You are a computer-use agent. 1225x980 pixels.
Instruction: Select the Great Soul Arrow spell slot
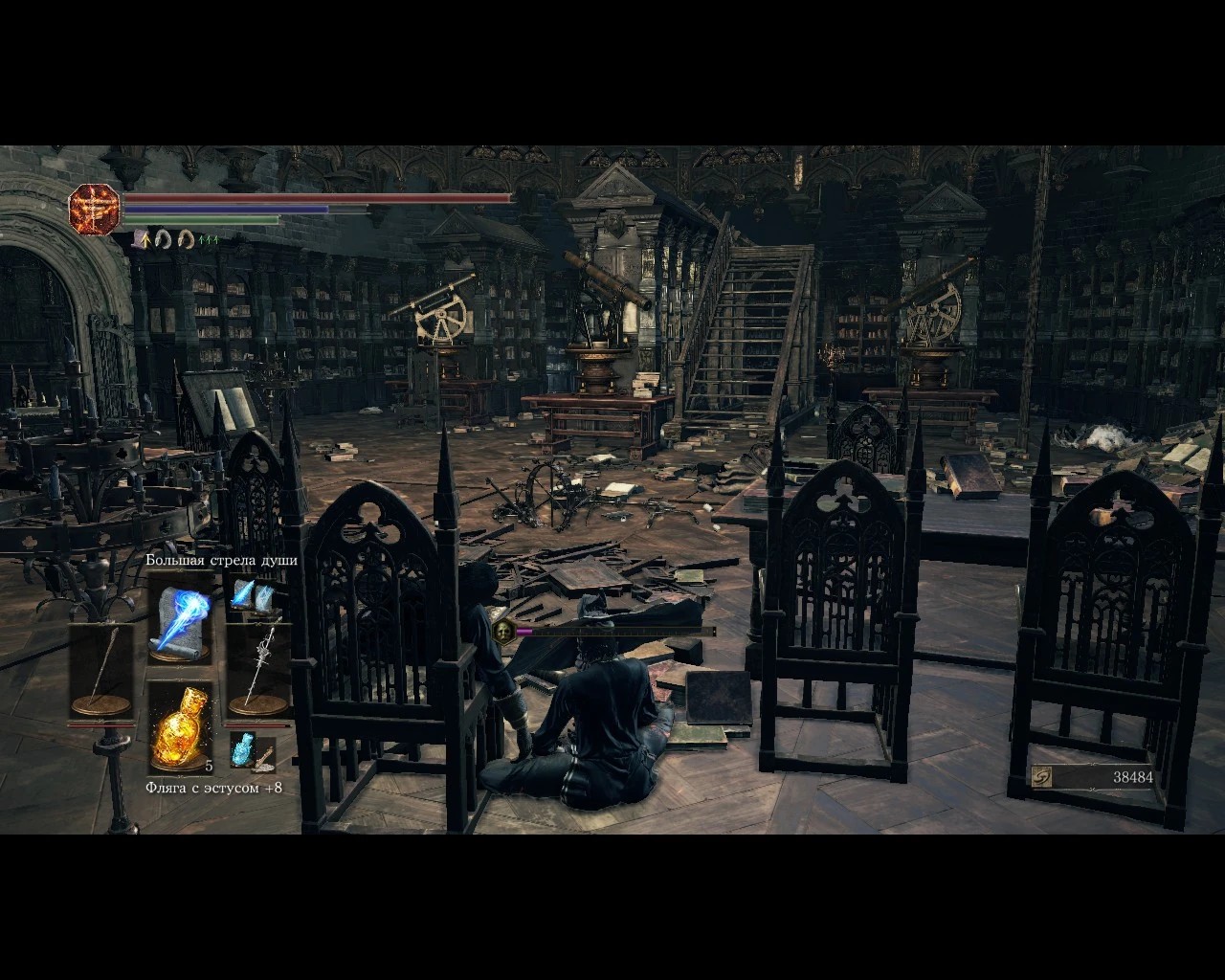pos(180,618)
